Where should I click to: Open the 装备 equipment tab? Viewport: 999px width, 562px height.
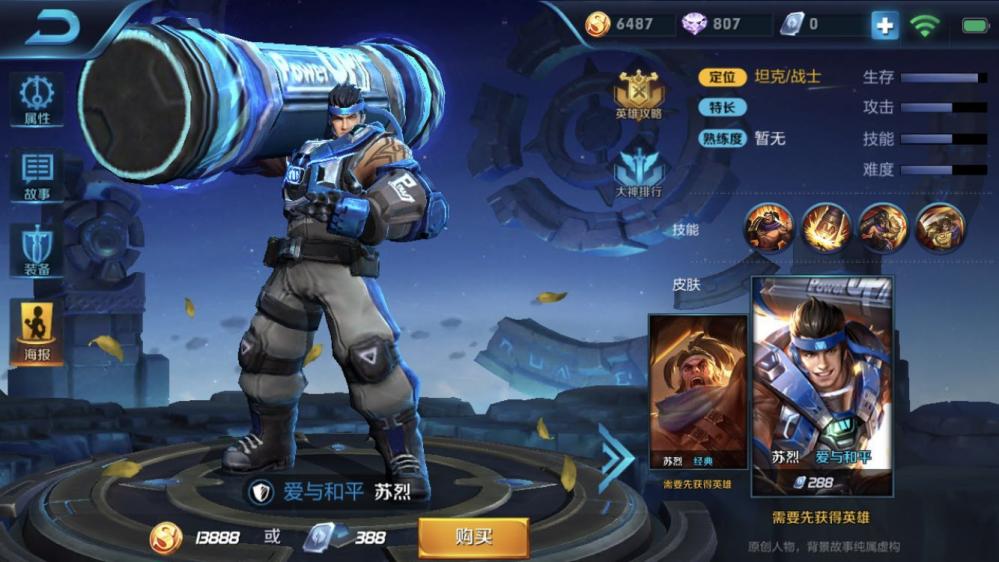tap(37, 250)
